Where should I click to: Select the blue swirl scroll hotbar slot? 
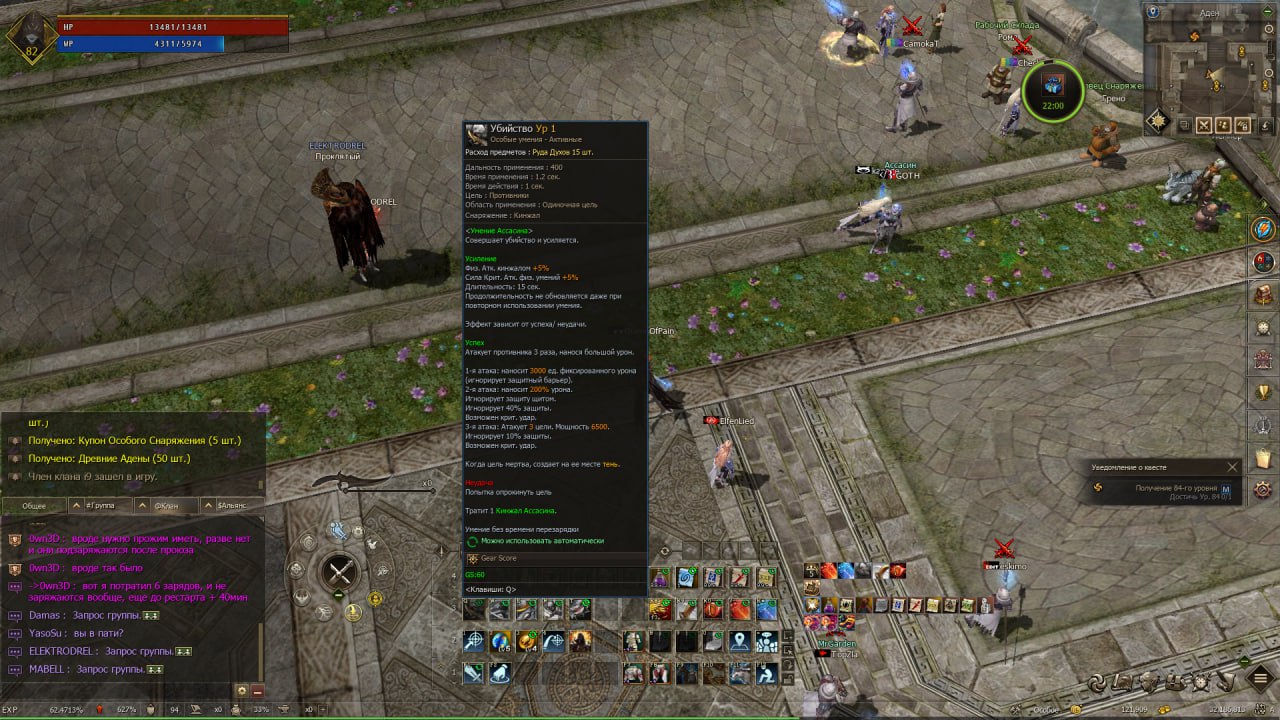686,577
